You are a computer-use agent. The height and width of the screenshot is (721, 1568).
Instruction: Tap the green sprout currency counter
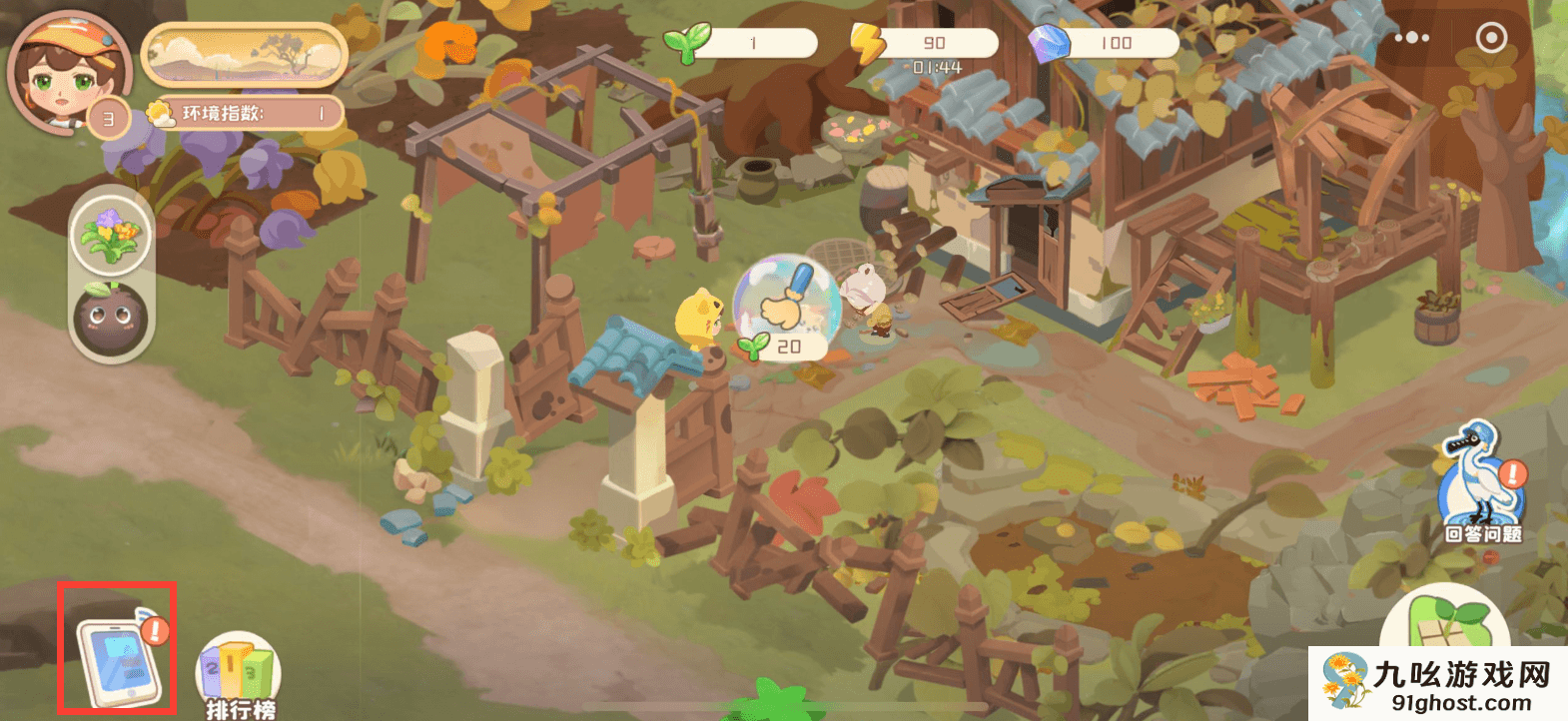coord(743,43)
